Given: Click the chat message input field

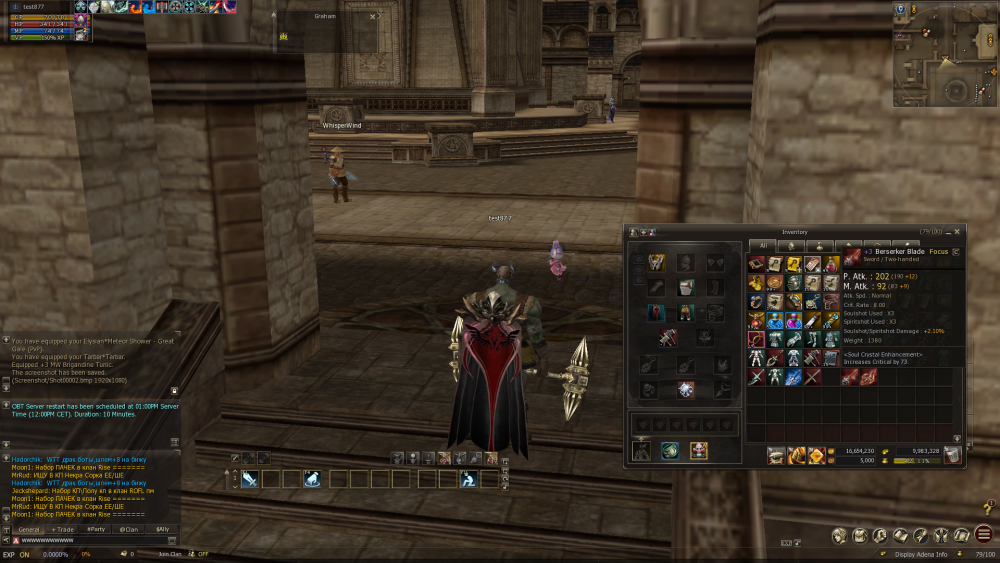Looking at the screenshot, I should click(x=95, y=540).
